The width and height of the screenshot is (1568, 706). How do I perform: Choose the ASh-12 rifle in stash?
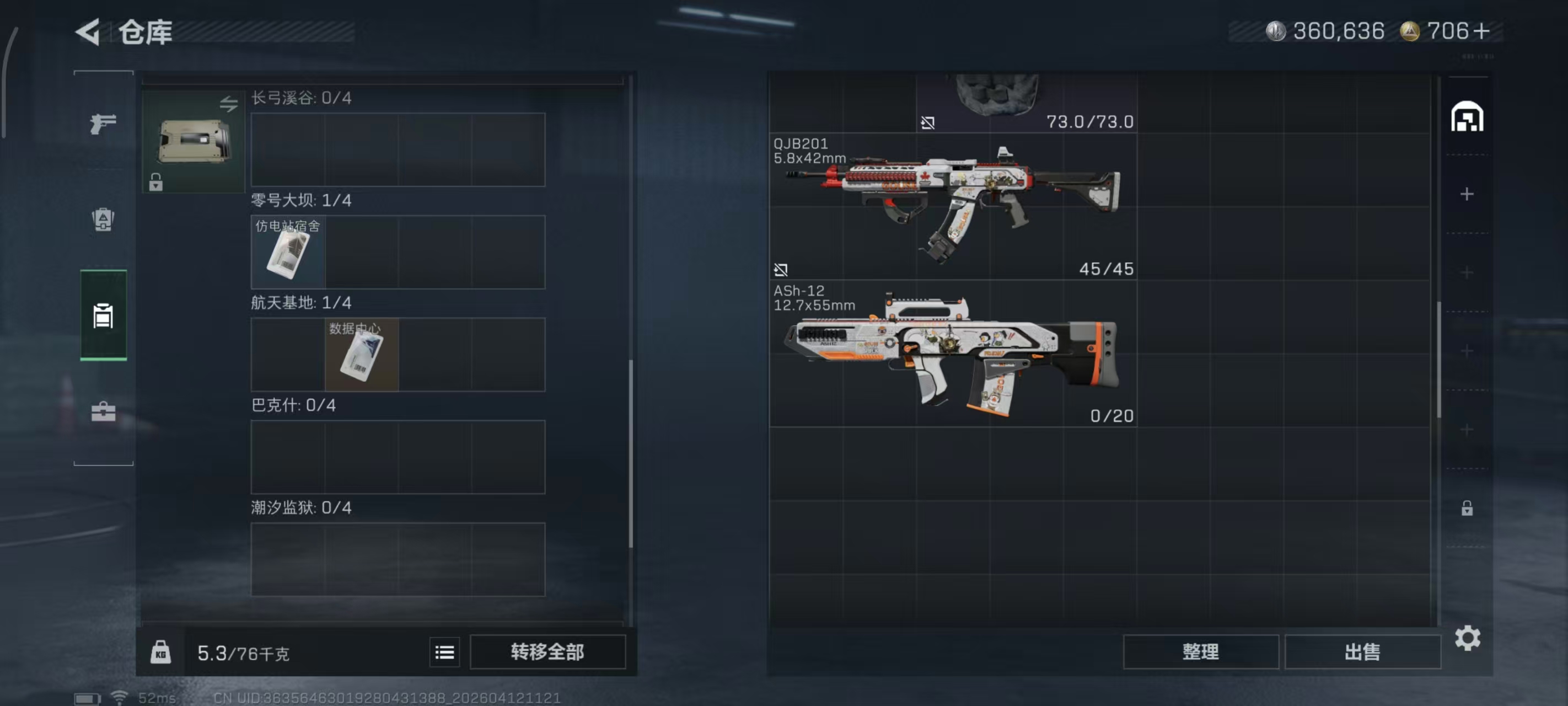click(x=953, y=354)
